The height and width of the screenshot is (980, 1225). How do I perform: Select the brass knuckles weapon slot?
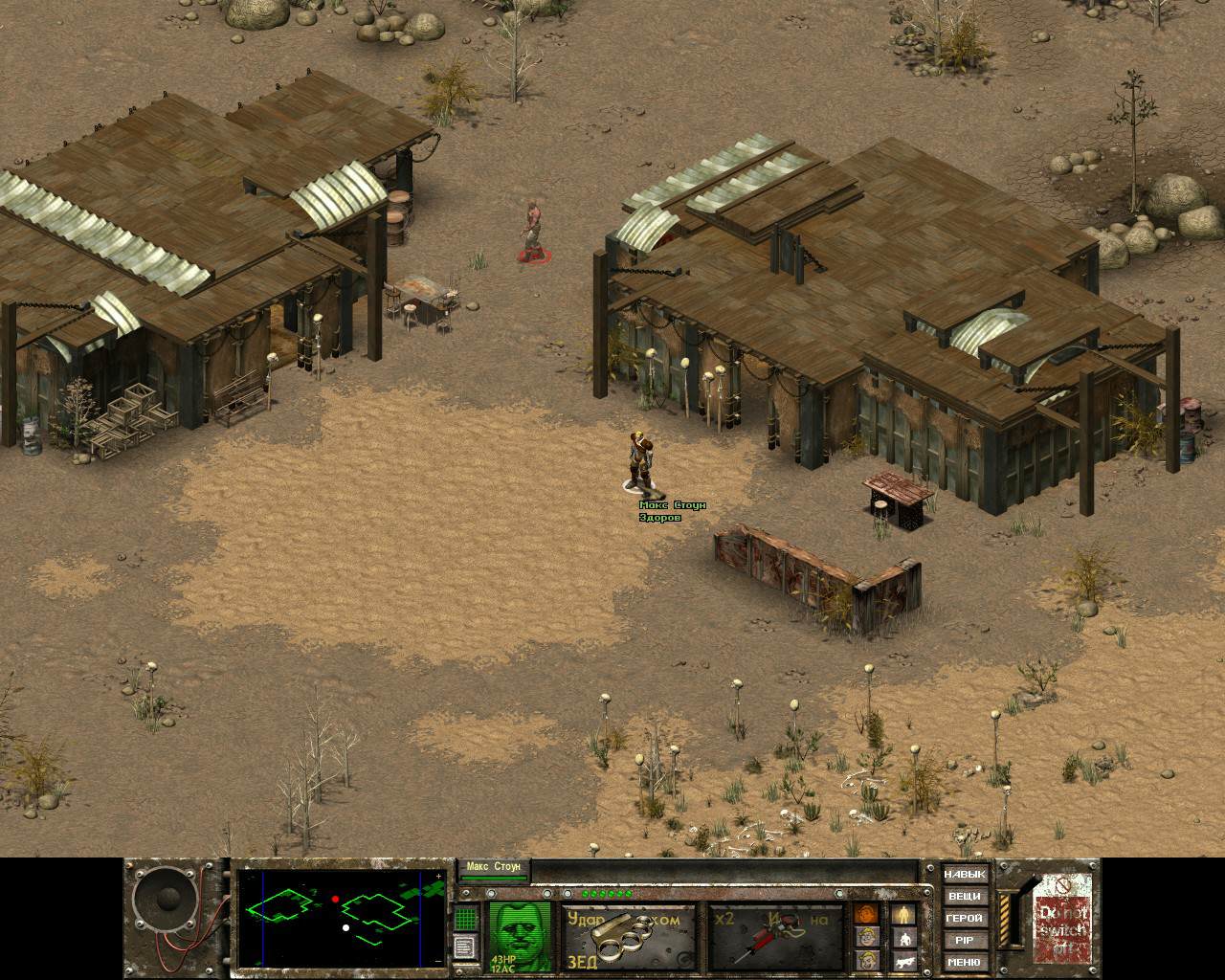pyautogui.click(x=628, y=937)
